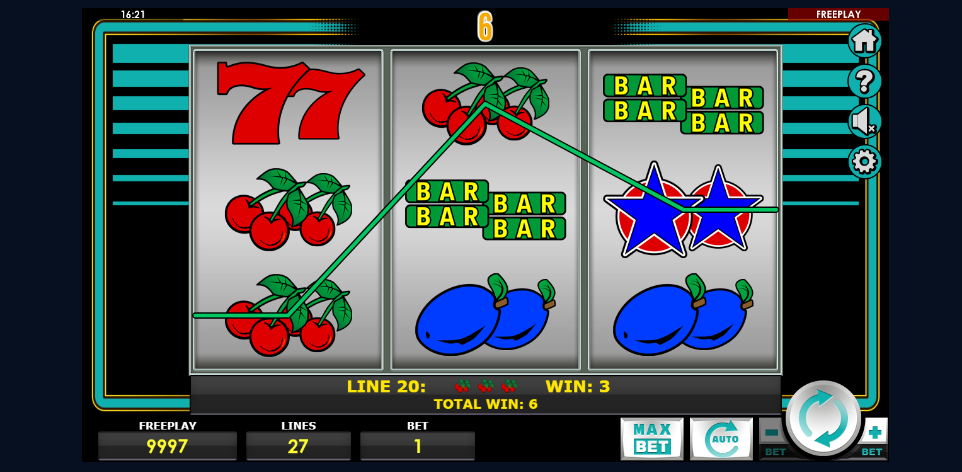Open the gear settings menu

pyautogui.click(x=864, y=161)
